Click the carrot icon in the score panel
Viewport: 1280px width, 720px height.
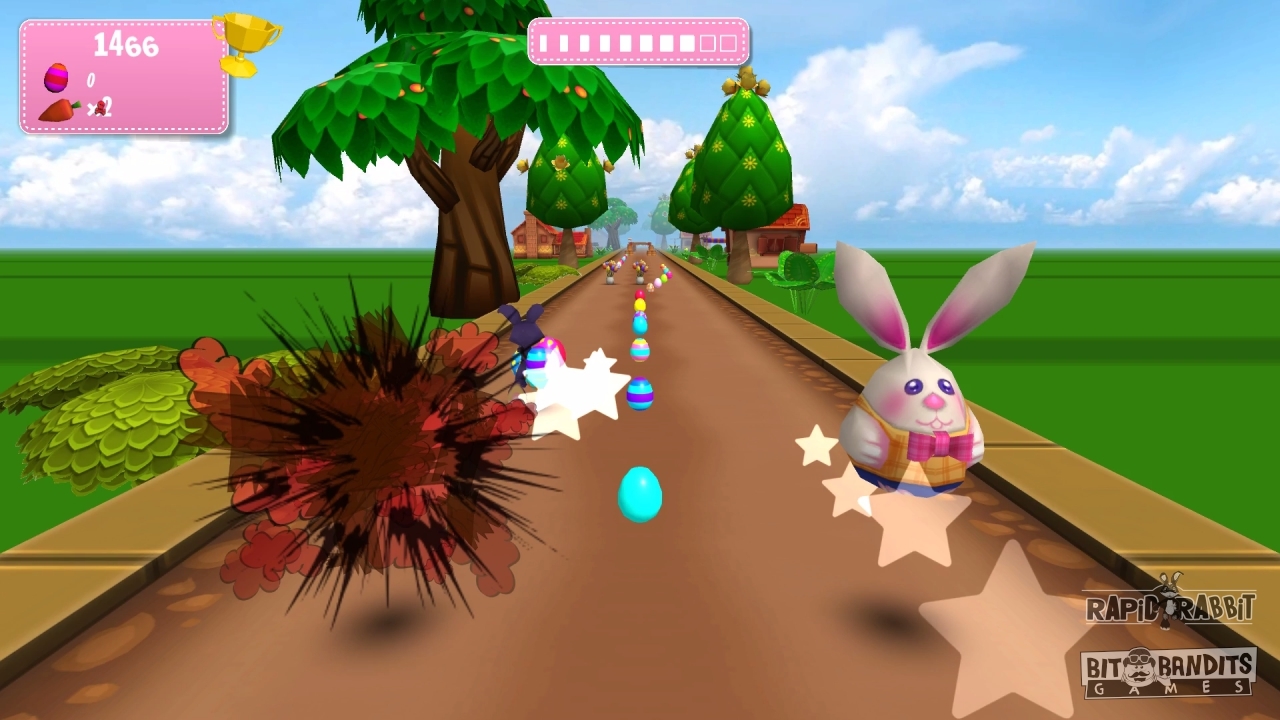pyautogui.click(x=57, y=109)
